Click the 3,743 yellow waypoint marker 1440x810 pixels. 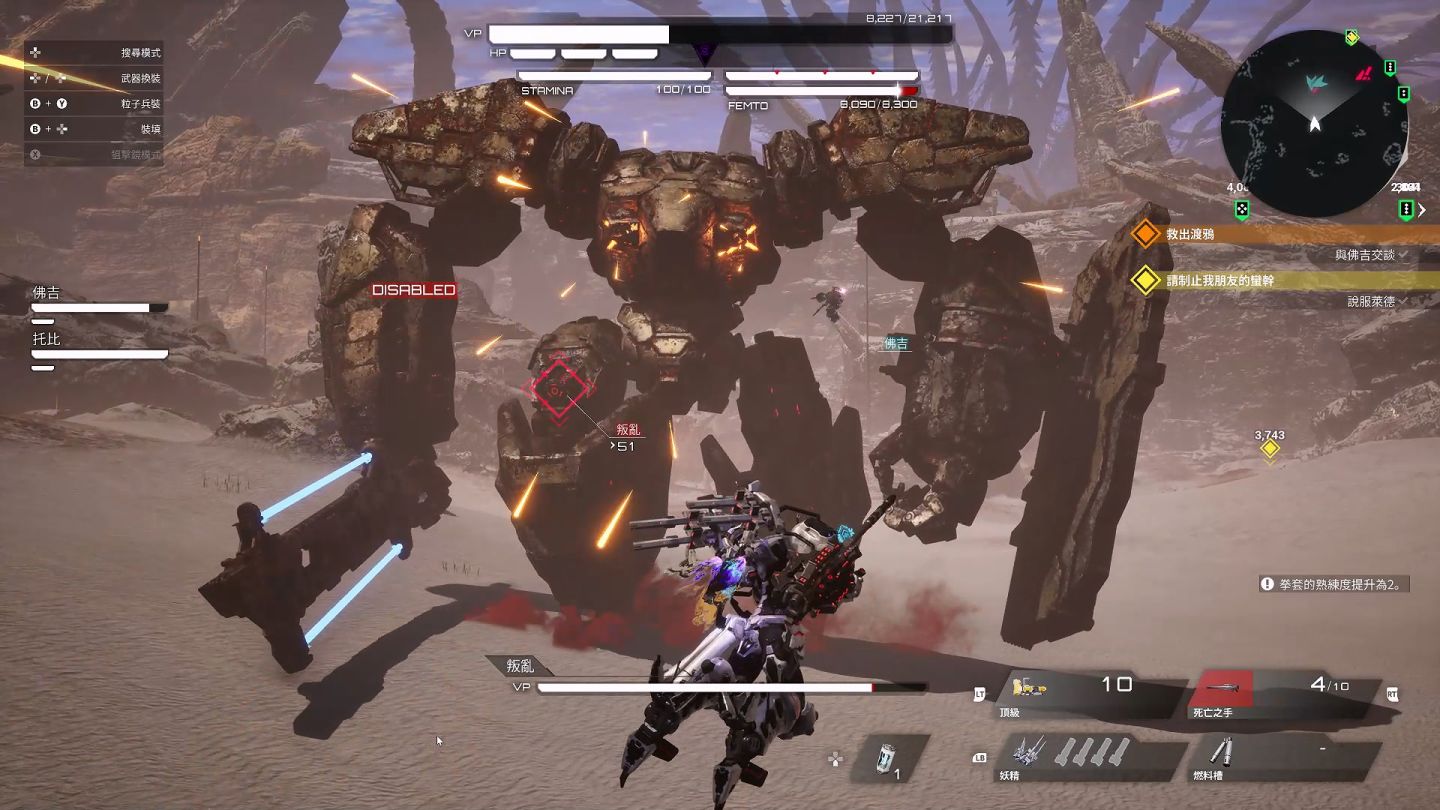(1270, 449)
